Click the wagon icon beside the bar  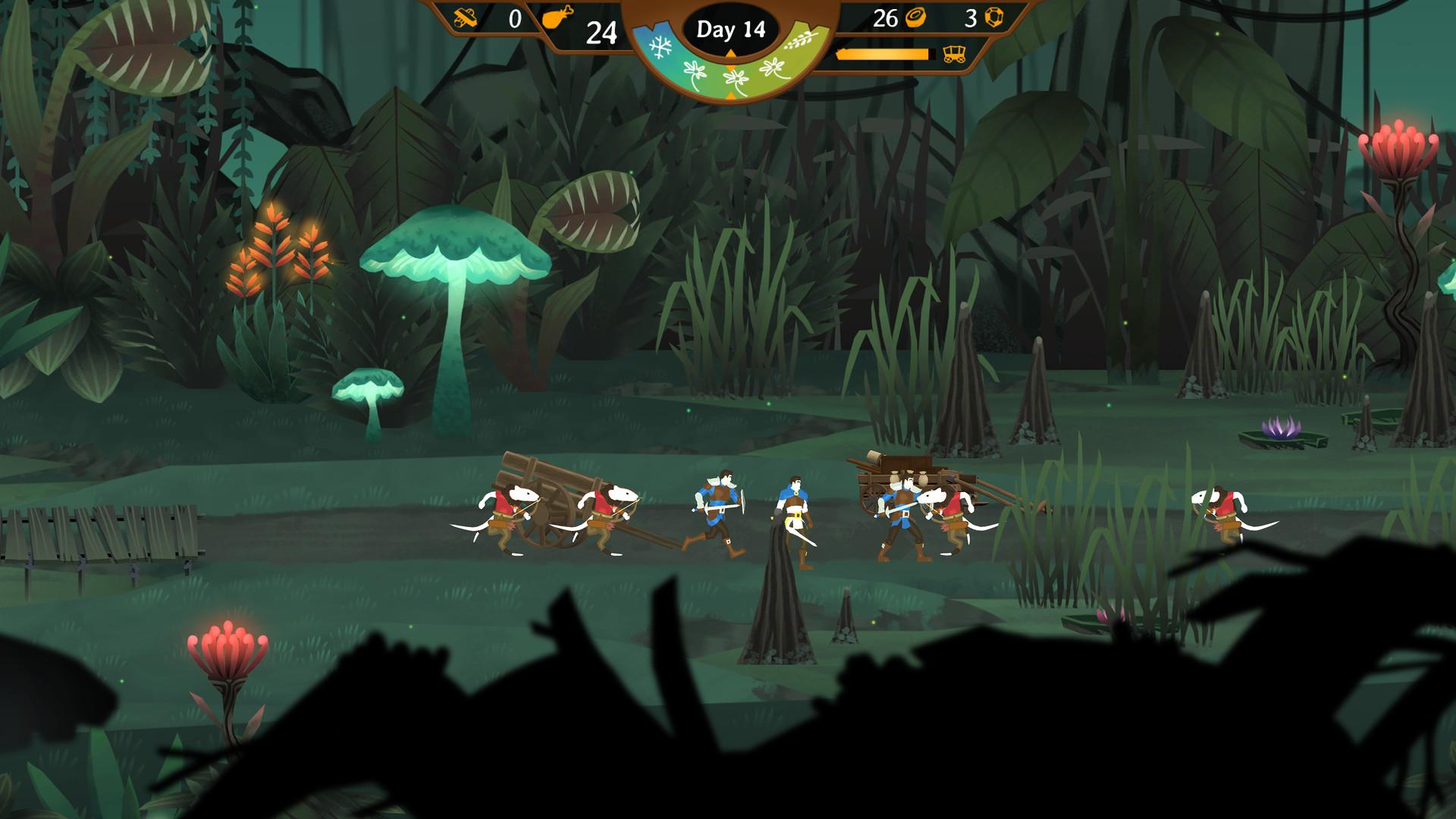coord(953,54)
